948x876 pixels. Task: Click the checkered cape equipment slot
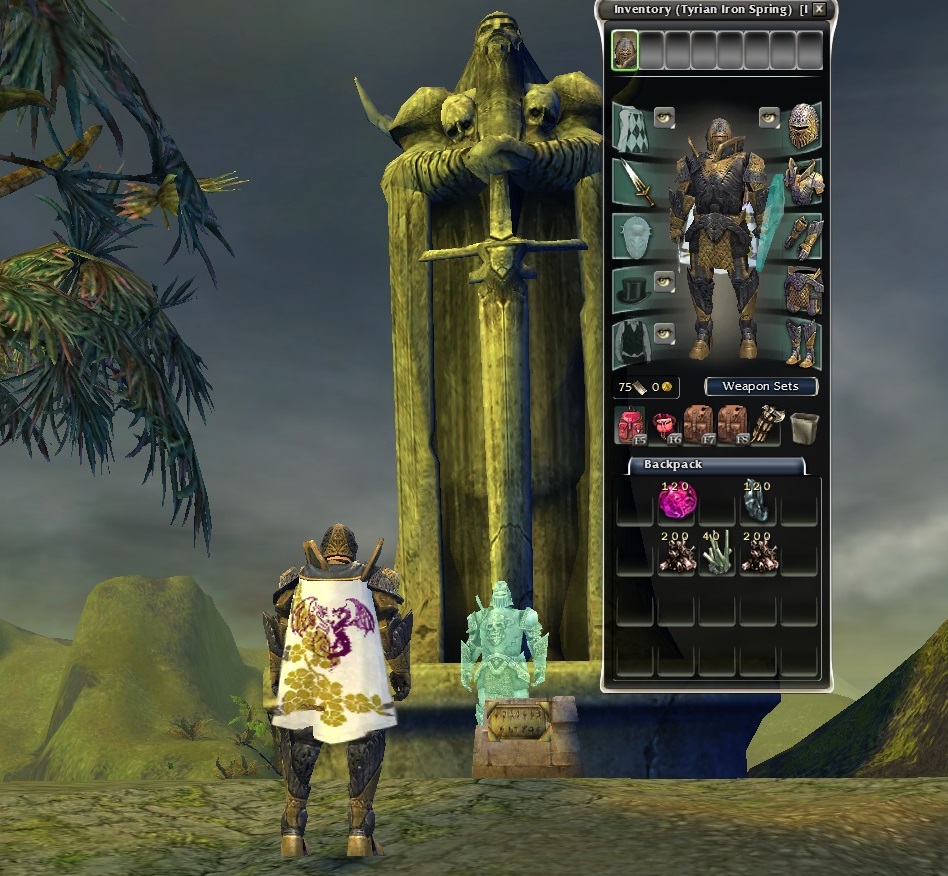pos(630,126)
